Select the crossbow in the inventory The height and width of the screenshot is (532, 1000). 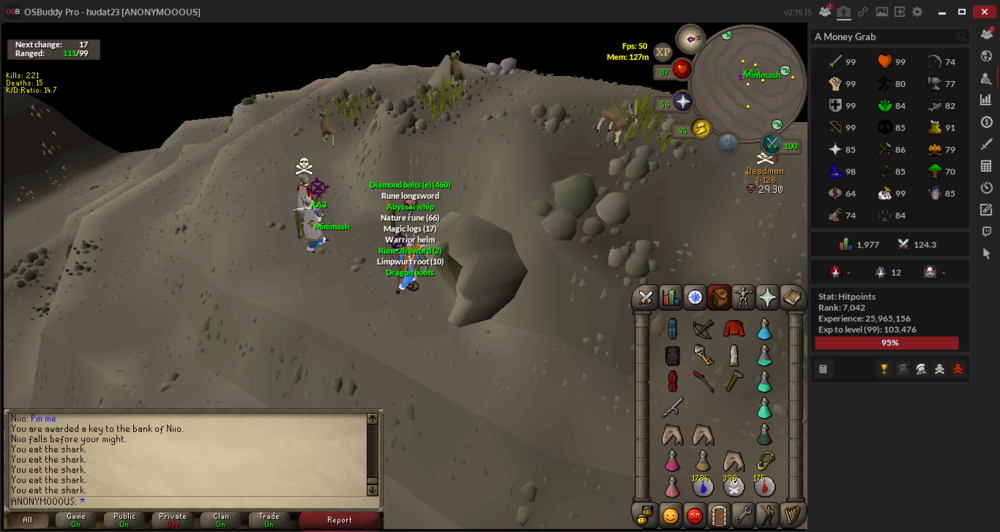pyautogui.click(x=703, y=329)
